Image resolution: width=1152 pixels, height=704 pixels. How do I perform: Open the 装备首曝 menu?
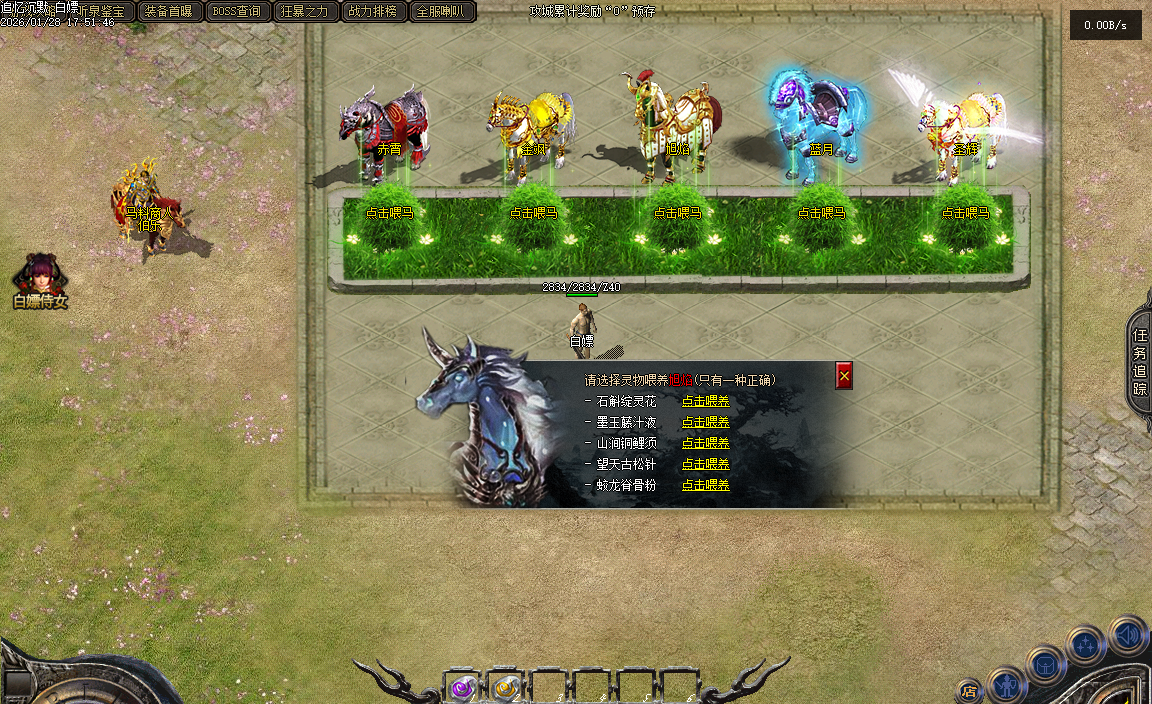pyautogui.click(x=169, y=11)
